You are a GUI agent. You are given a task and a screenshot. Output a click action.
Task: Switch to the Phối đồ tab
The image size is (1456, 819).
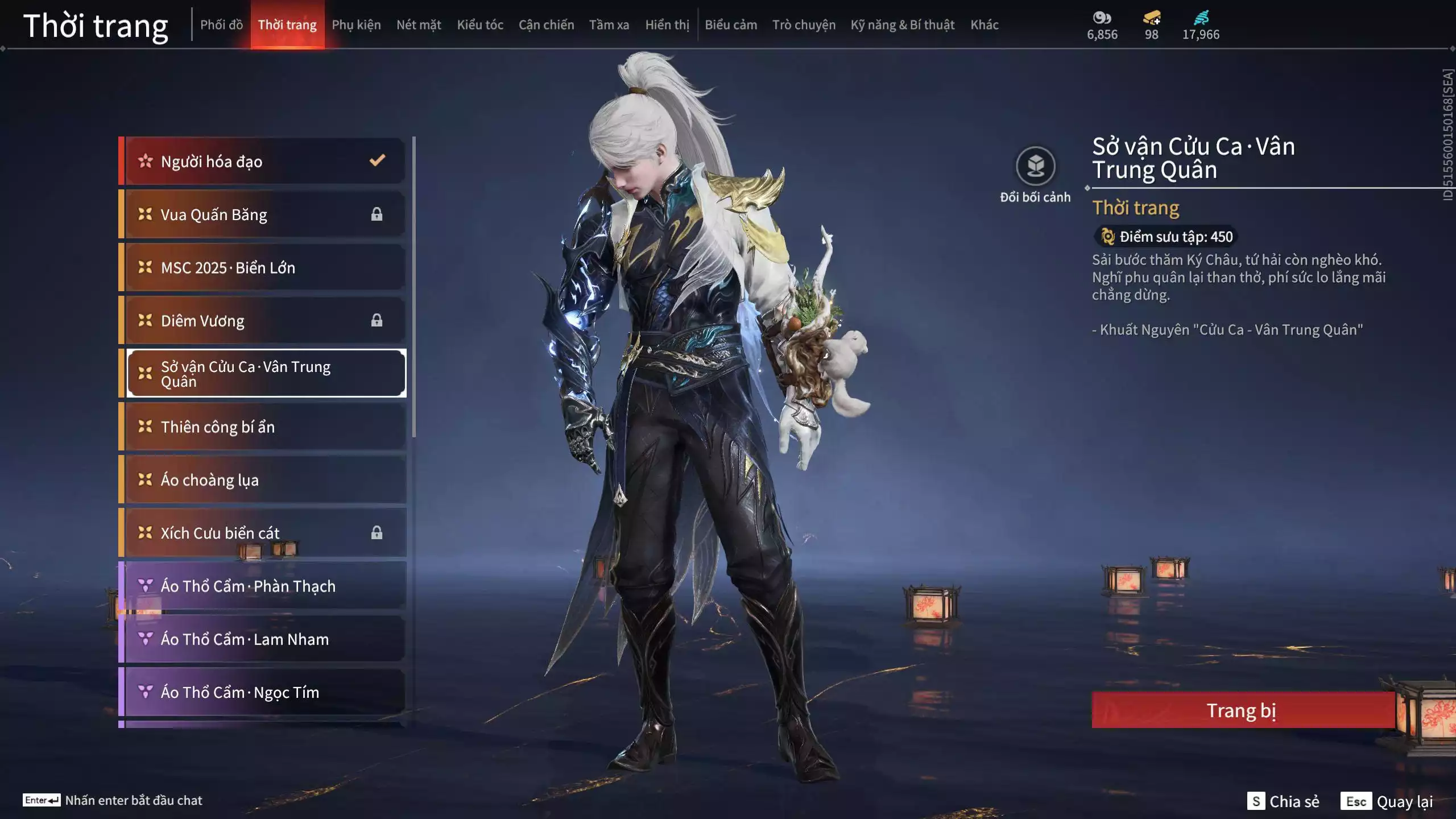(x=221, y=25)
